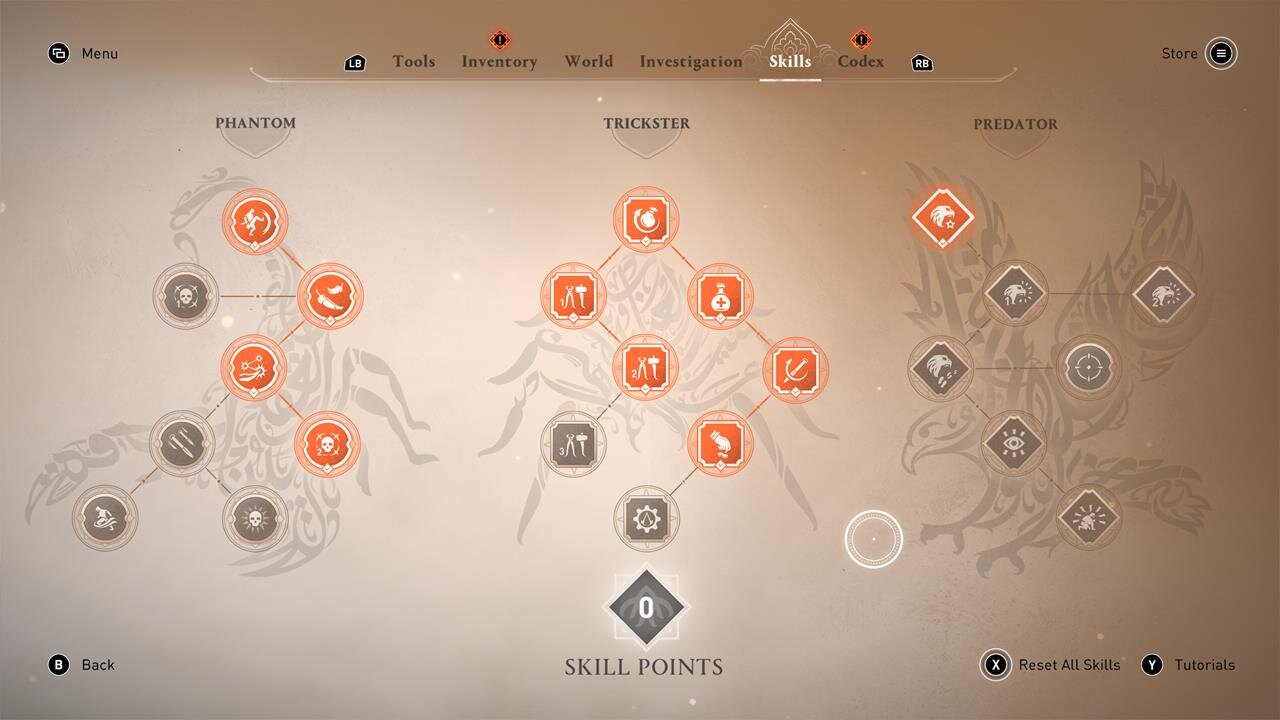Choose the throwing knives skill in Phantom
The image size is (1280, 720).
182,443
